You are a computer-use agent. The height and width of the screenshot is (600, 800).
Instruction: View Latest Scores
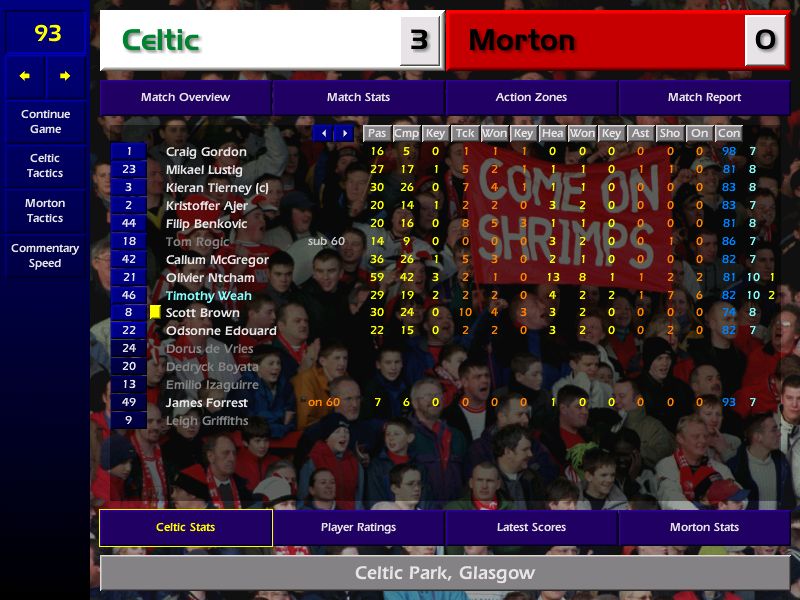(x=531, y=528)
